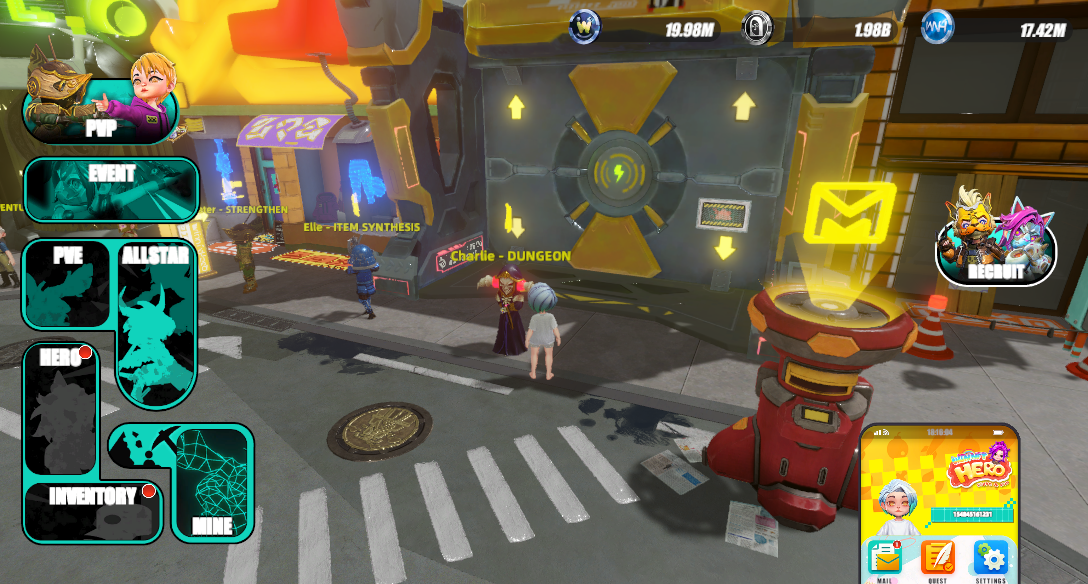The image size is (1088, 584).
Task: Open the ALLSTAR mode
Action: [156, 320]
